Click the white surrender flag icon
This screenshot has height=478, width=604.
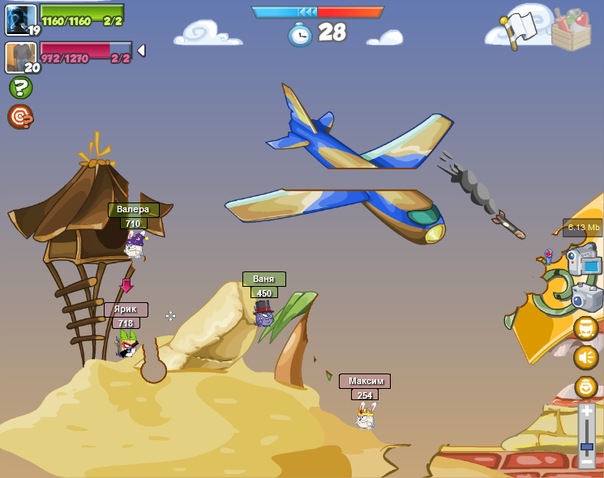click(523, 27)
